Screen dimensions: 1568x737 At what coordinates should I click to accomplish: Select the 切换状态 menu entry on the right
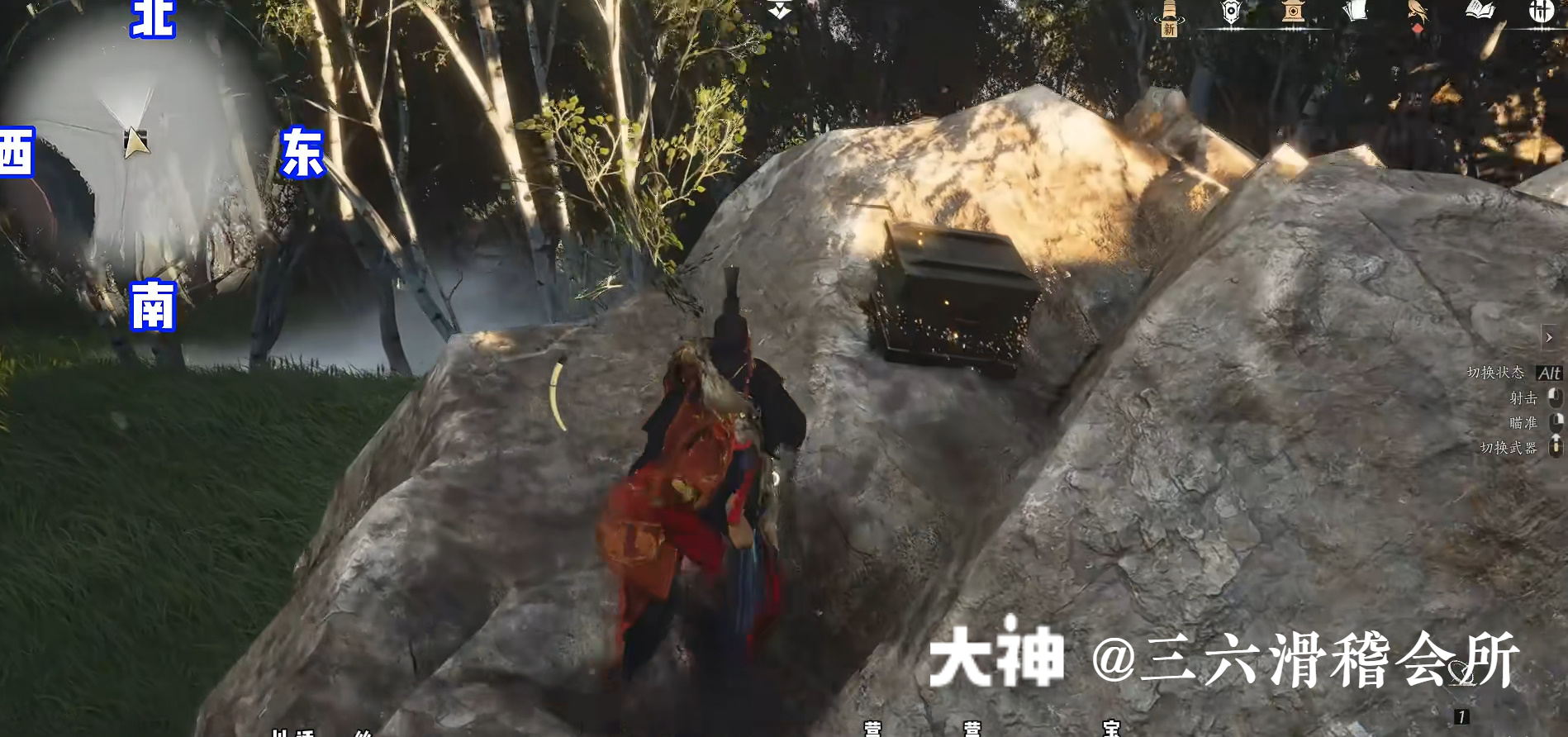(1495, 373)
